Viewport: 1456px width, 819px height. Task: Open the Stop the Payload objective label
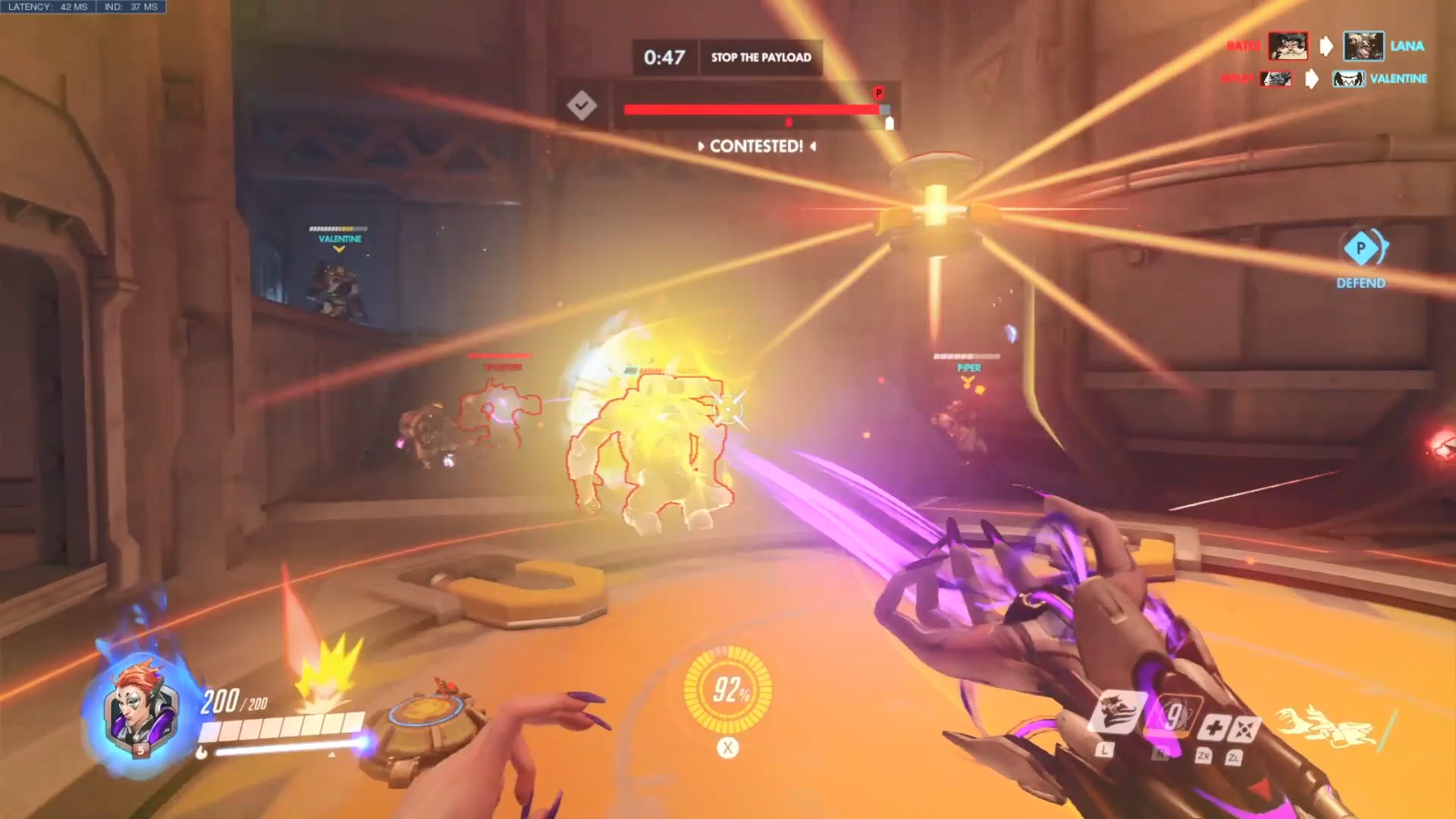point(761,57)
